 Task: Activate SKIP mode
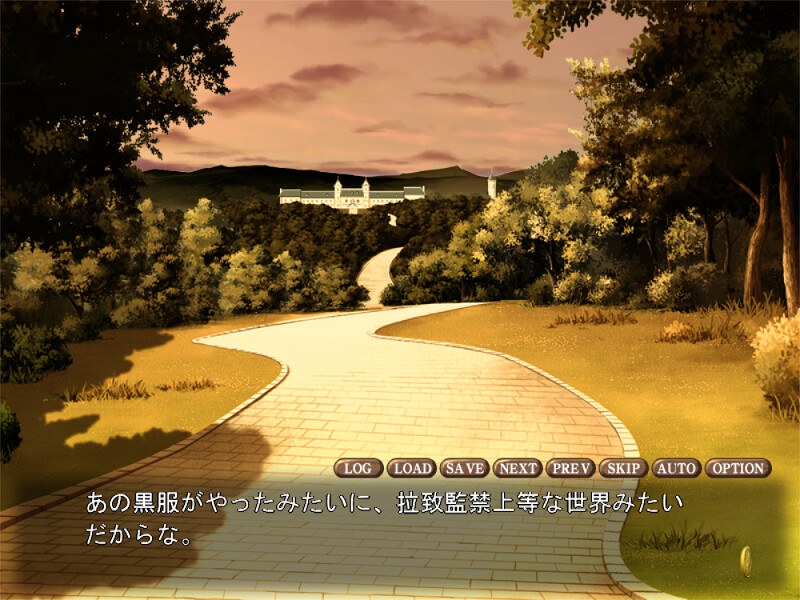pos(624,468)
